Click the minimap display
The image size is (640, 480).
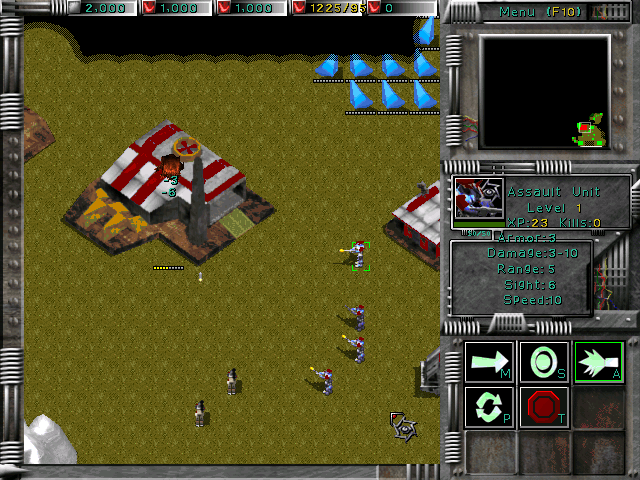[544, 91]
